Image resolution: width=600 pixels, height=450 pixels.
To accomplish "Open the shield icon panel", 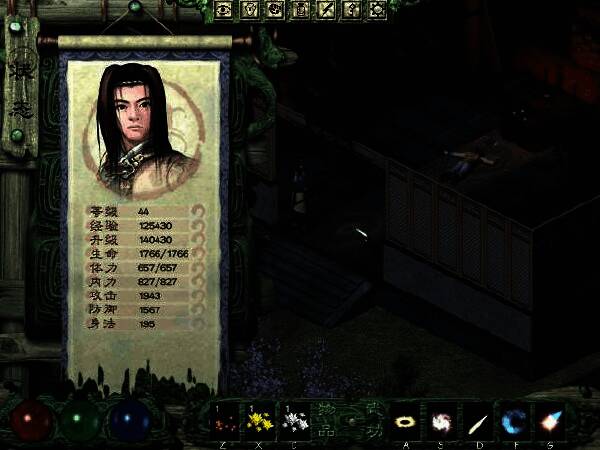I will [x=249, y=10].
